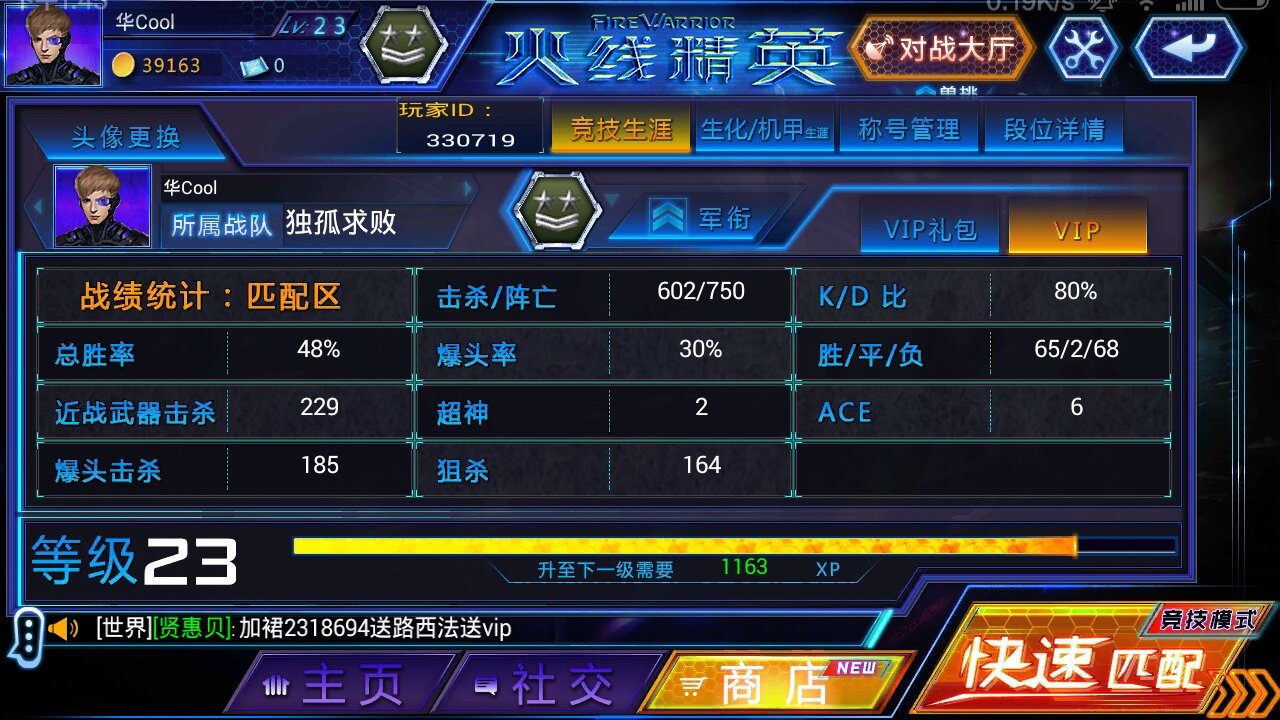The image size is (1280, 720).
Task: Click the player avatar portrait
Action: click(52, 44)
